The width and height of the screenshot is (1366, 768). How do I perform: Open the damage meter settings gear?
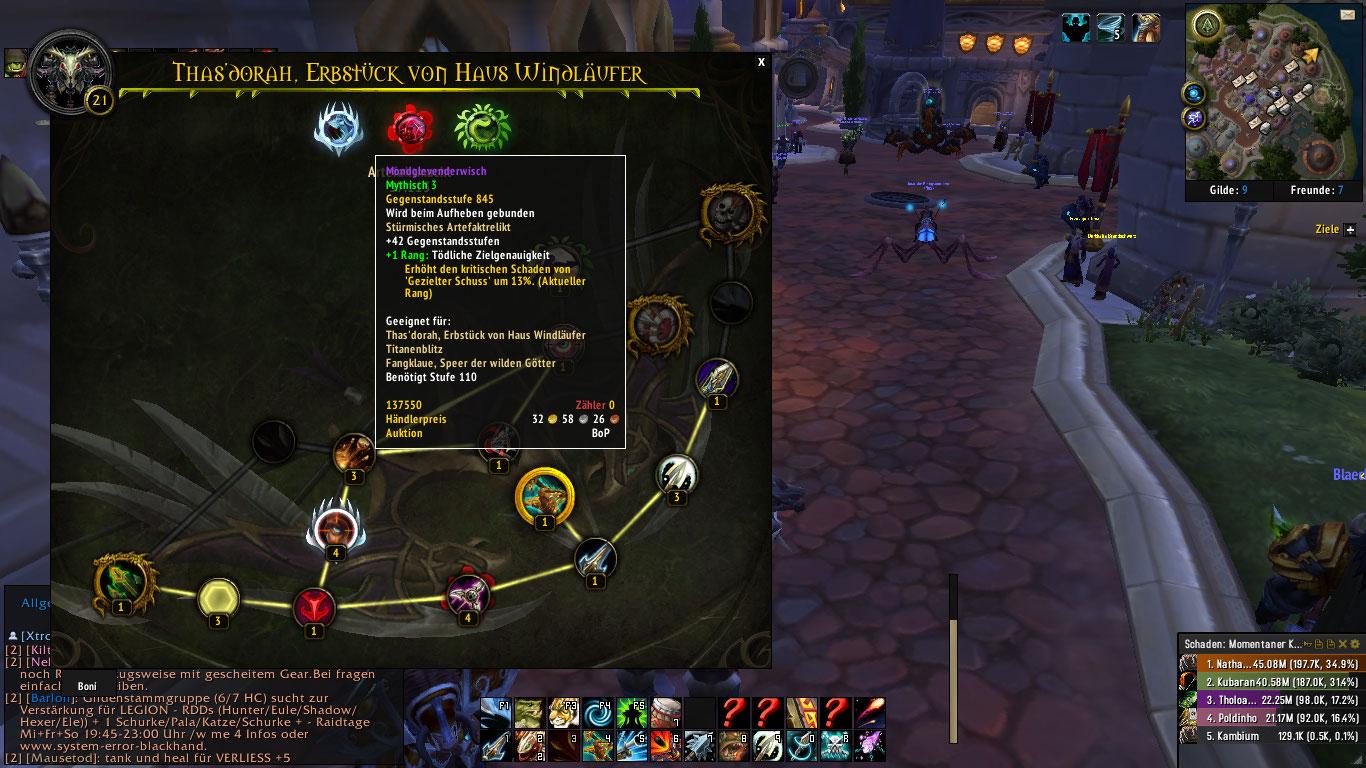click(1355, 644)
